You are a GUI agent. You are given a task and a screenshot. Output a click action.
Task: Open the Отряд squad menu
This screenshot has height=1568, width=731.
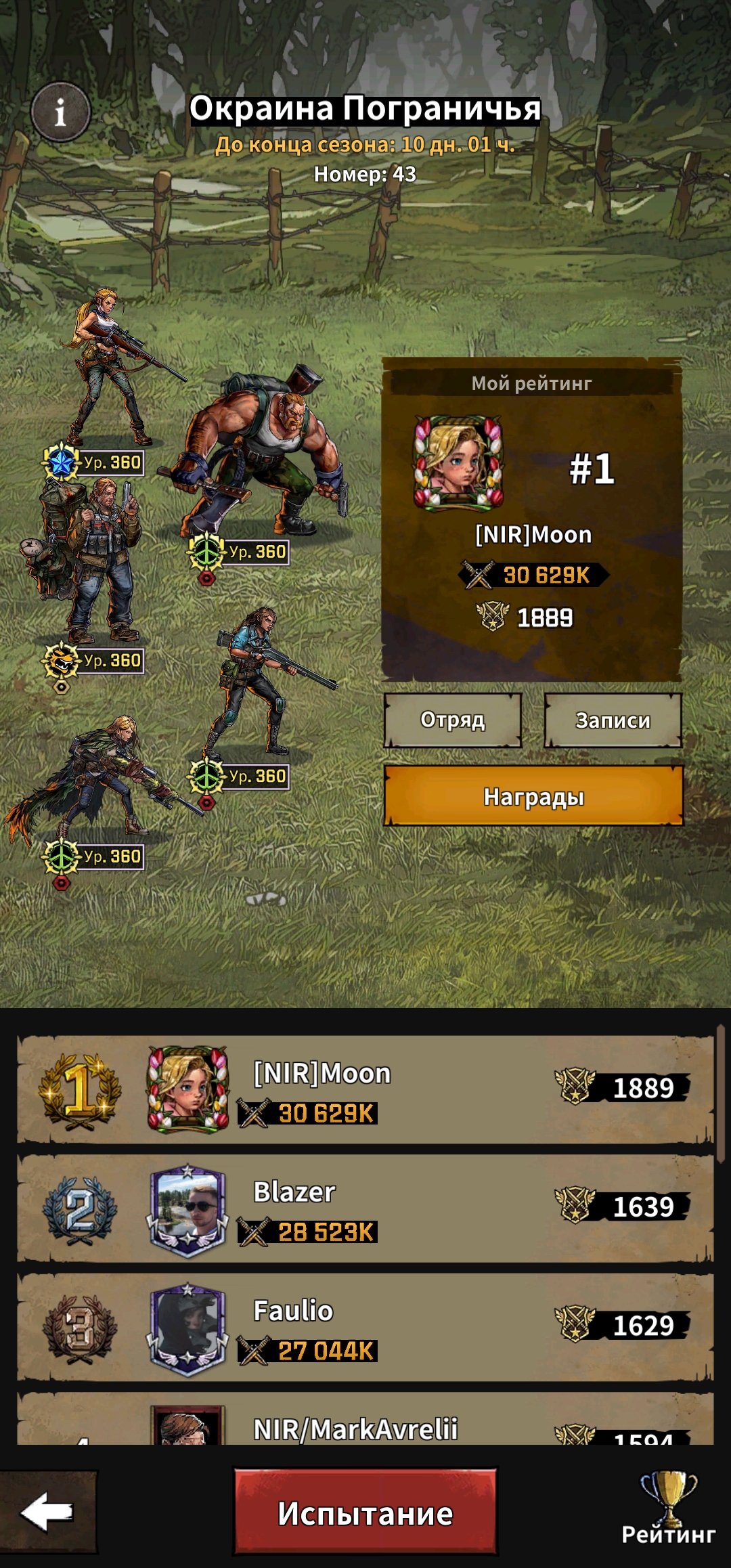pos(453,720)
